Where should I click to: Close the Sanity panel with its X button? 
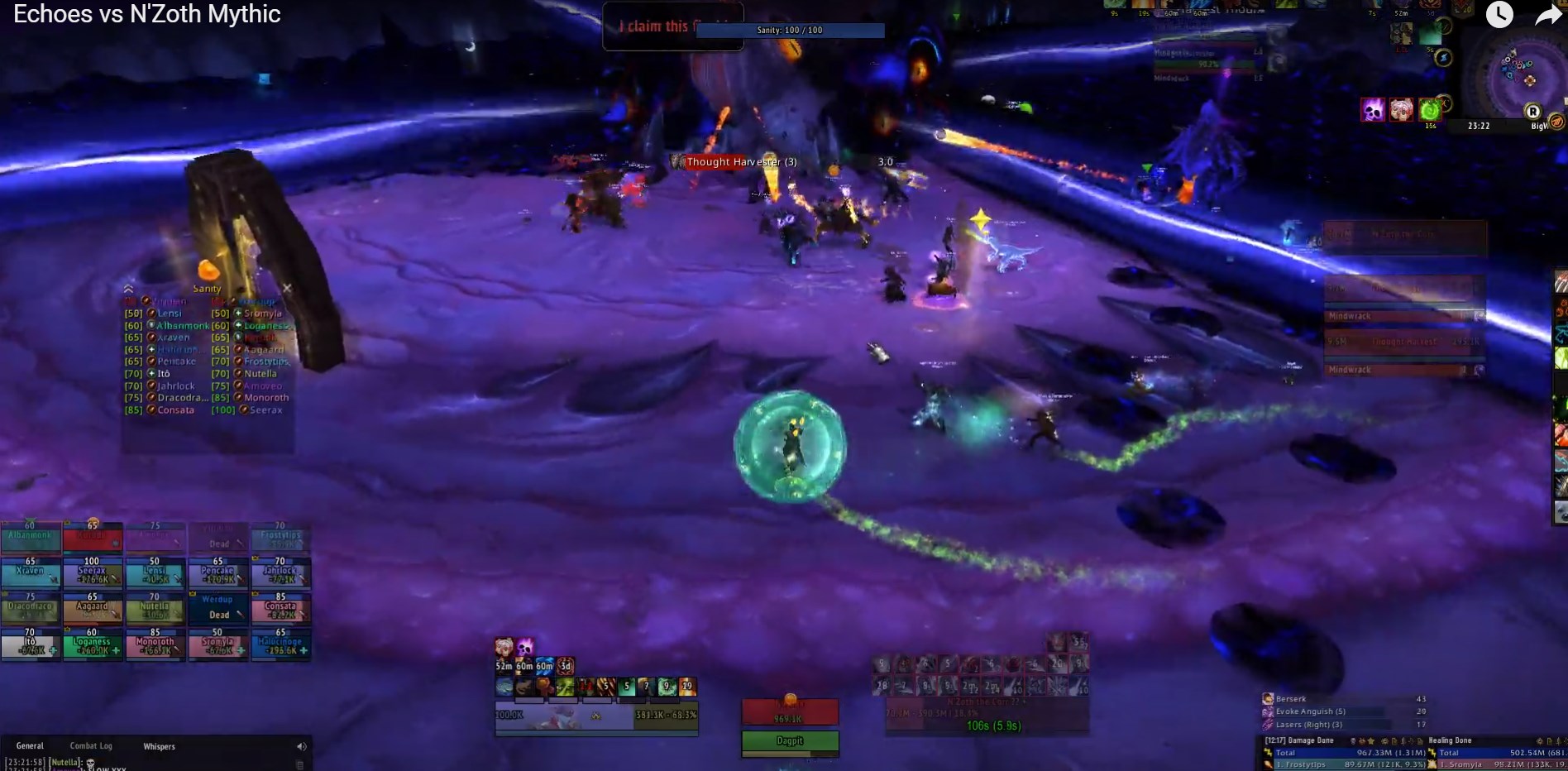coord(287,288)
